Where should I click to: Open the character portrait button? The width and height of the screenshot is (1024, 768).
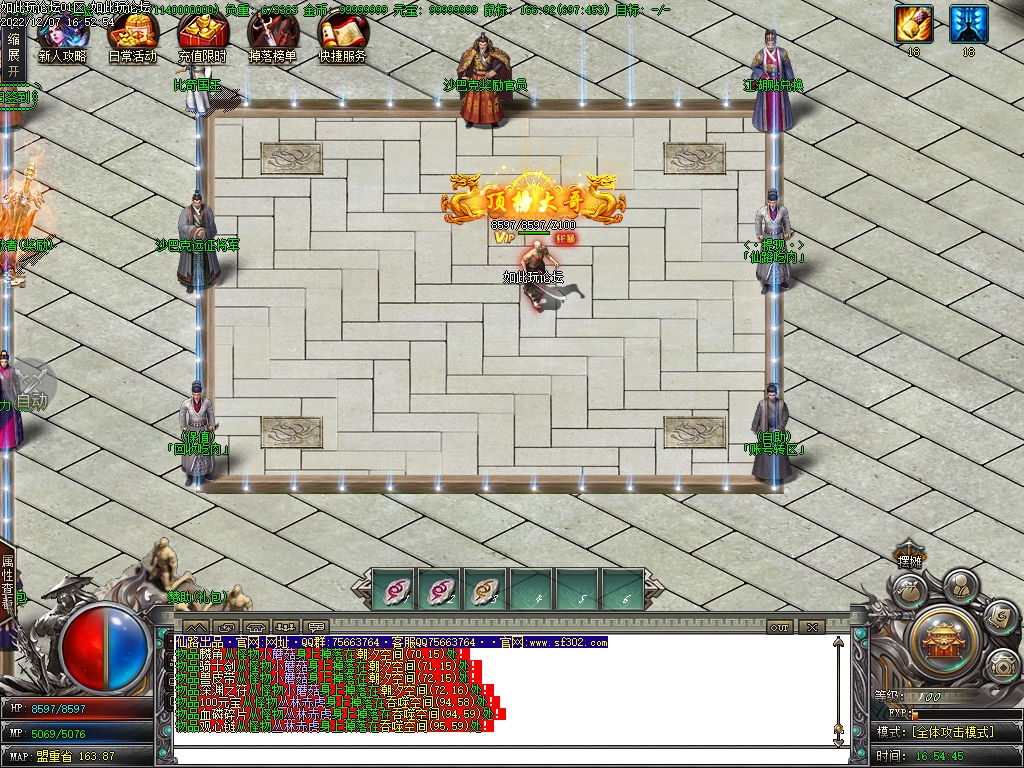(x=960, y=584)
